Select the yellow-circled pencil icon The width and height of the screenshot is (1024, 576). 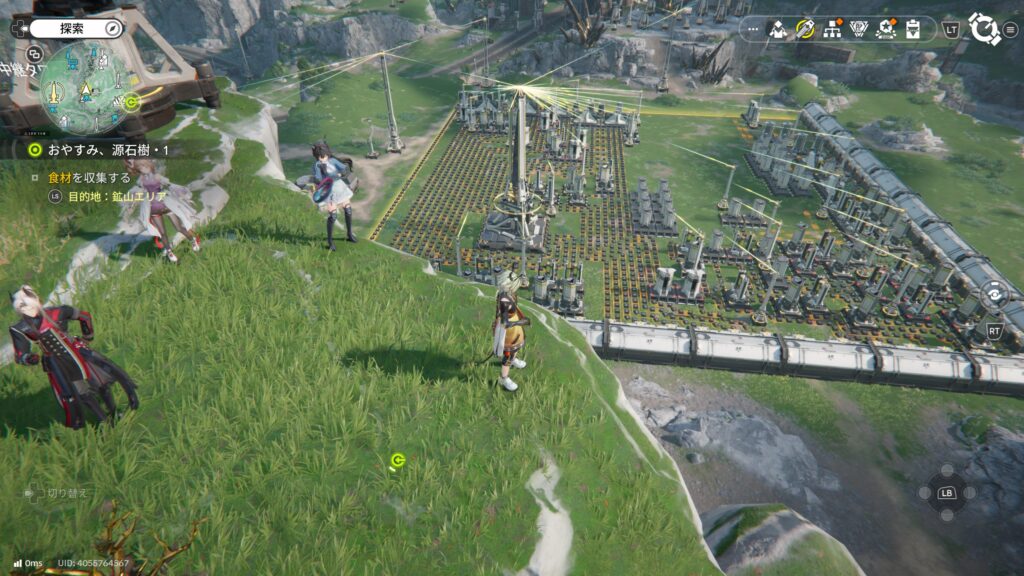coord(804,29)
